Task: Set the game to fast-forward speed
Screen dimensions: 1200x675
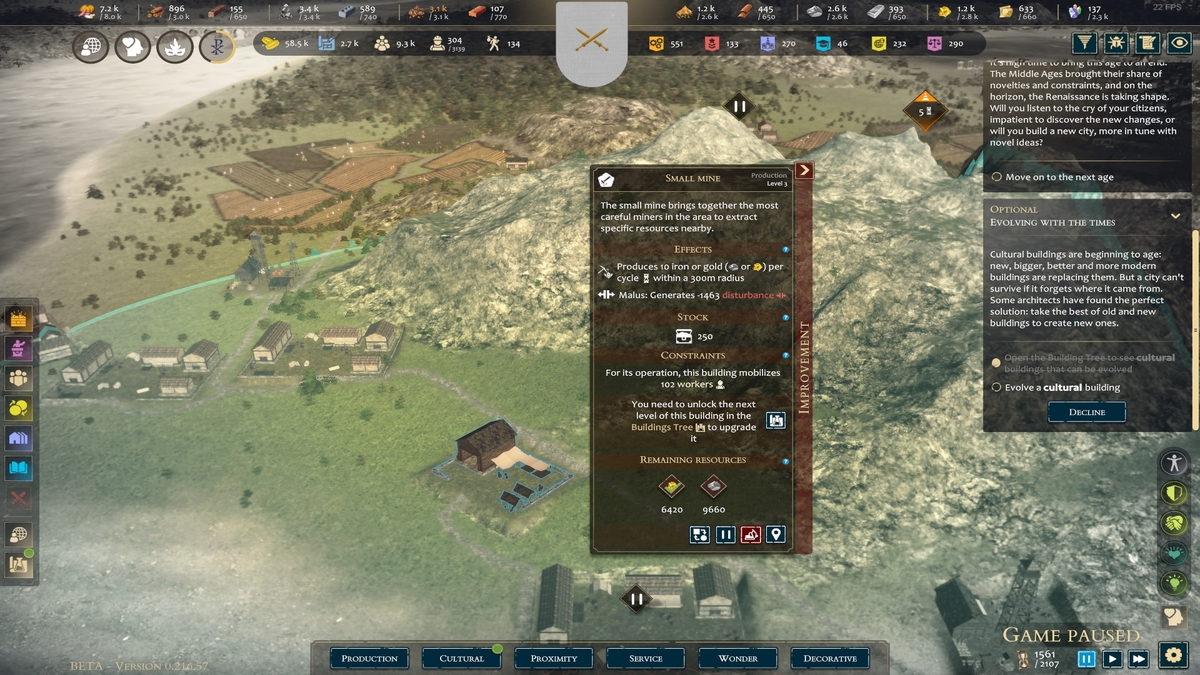Action: 1138,659
